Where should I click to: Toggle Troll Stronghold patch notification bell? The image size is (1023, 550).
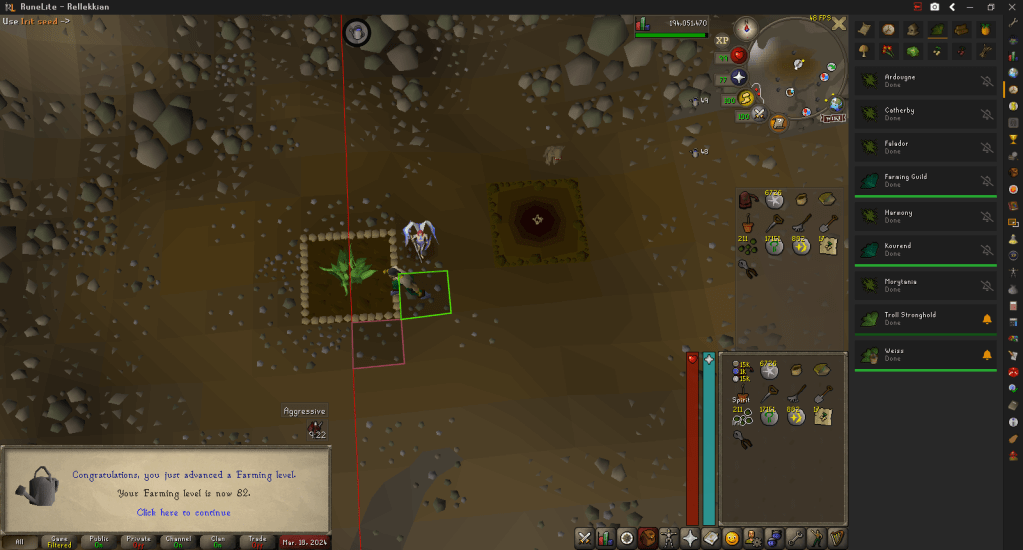pyautogui.click(x=987, y=319)
